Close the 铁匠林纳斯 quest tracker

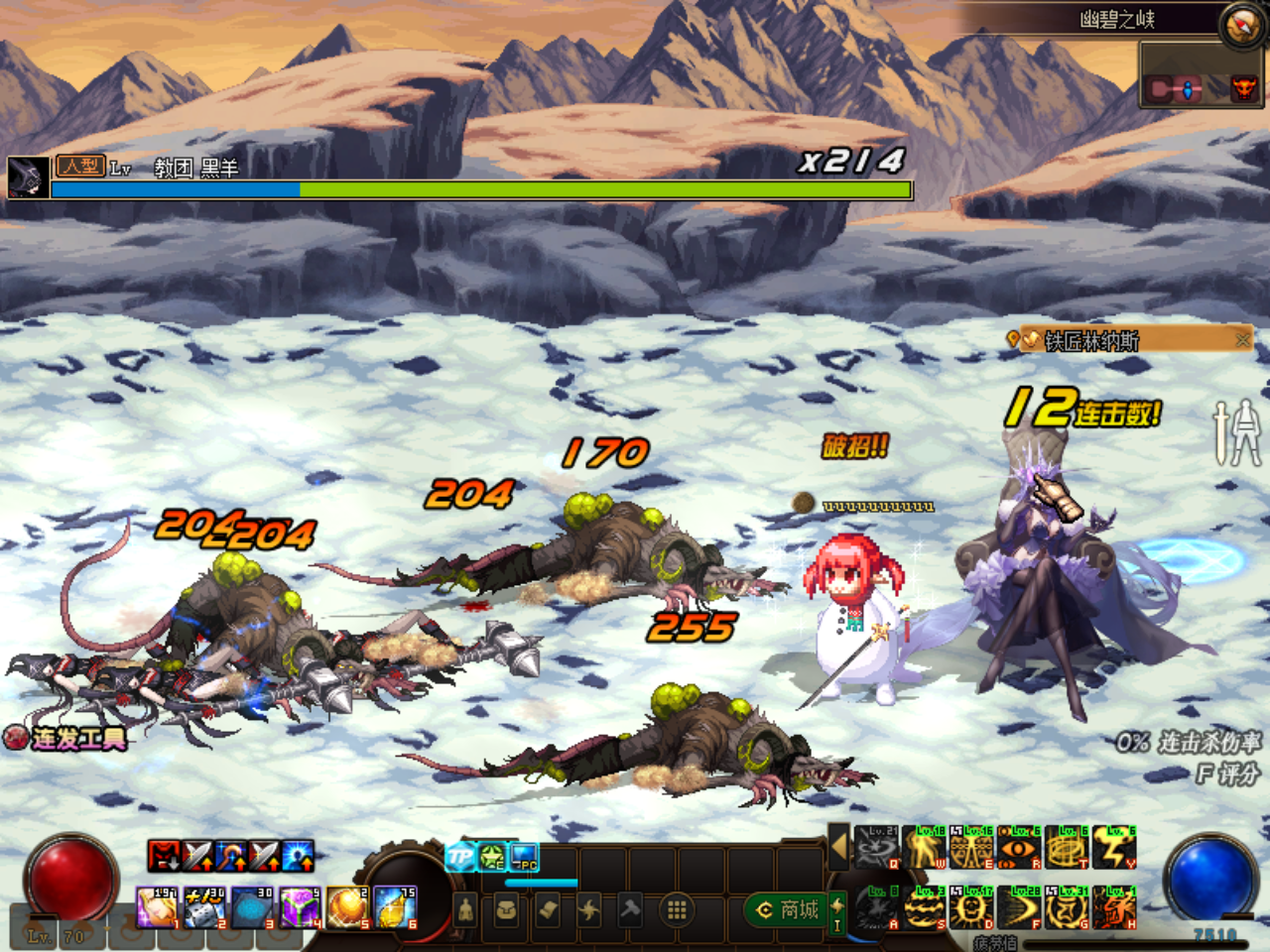click(x=1242, y=340)
